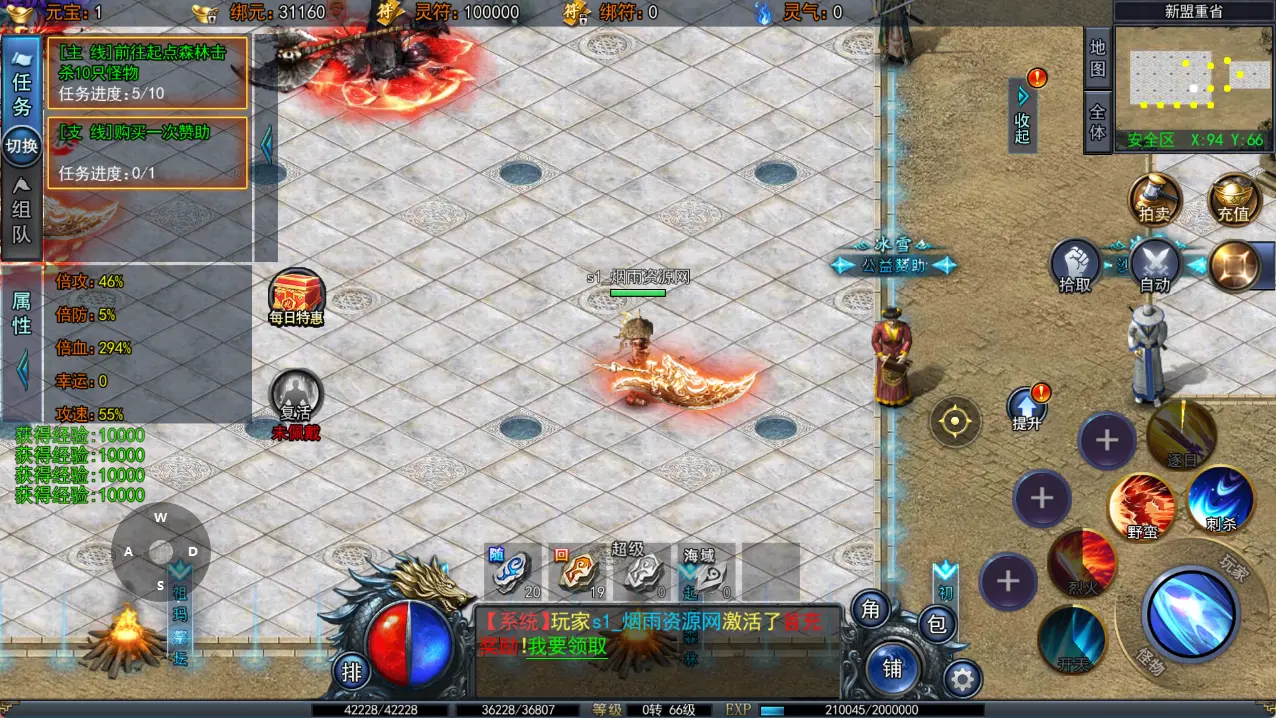Use the 烈火 fire skill
This screenshot has height=718, width=1276.
coord(1082,563)
